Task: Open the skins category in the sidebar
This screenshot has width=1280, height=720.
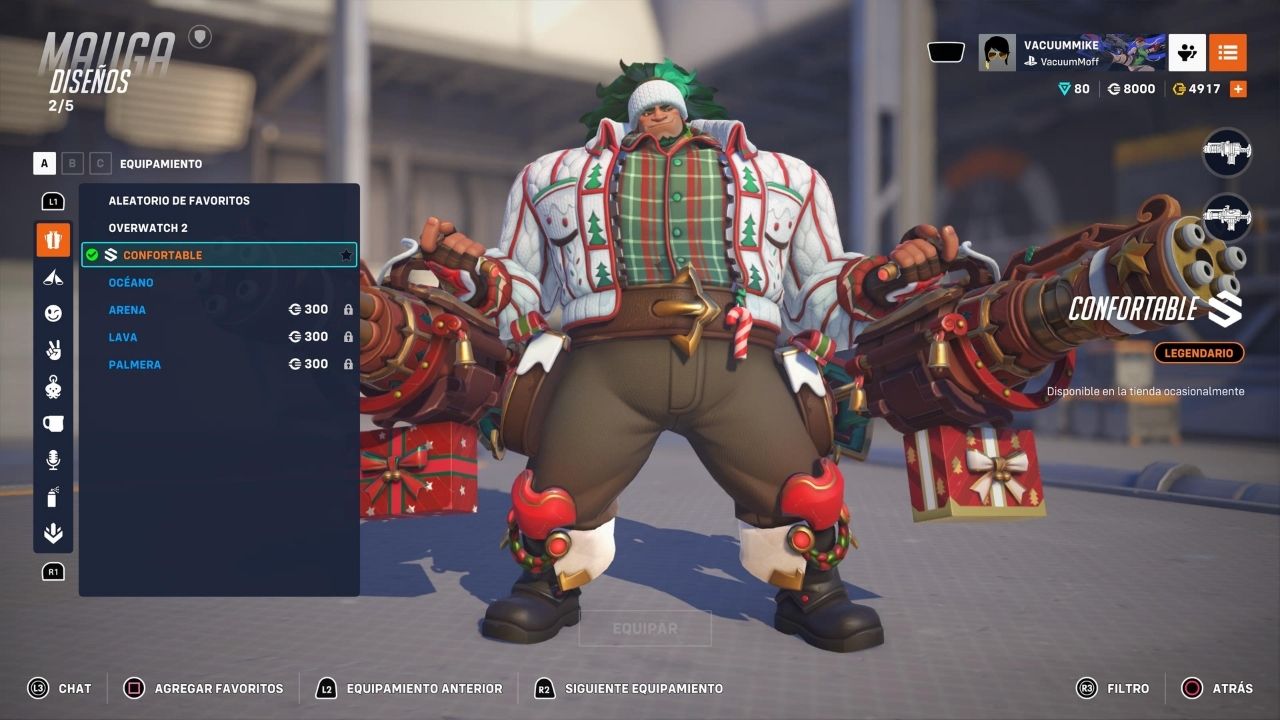Action: pos(53,240)
